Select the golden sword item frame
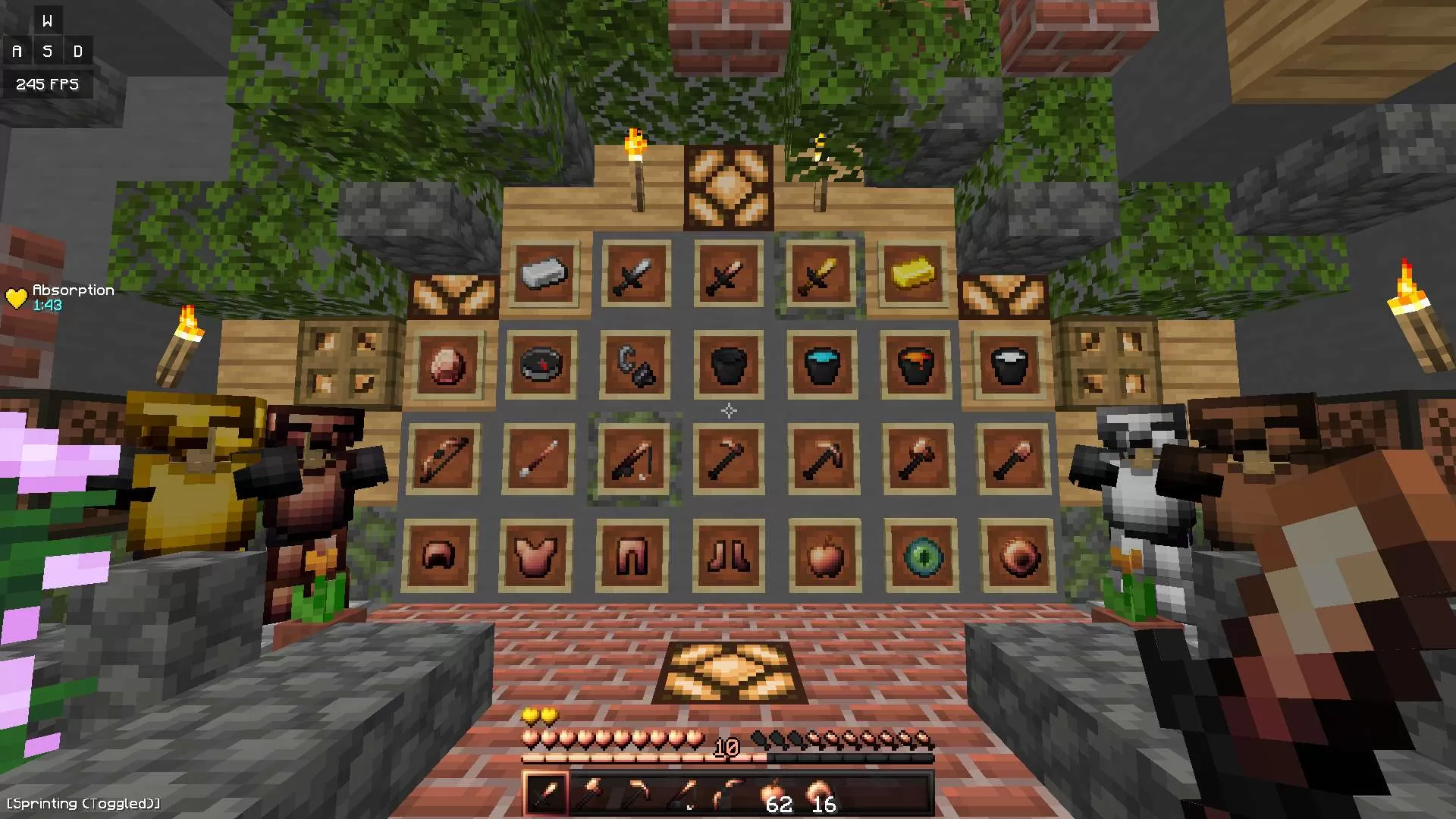Image resolution: width=1456 pixels, height=819 pixels. point(820,275)
